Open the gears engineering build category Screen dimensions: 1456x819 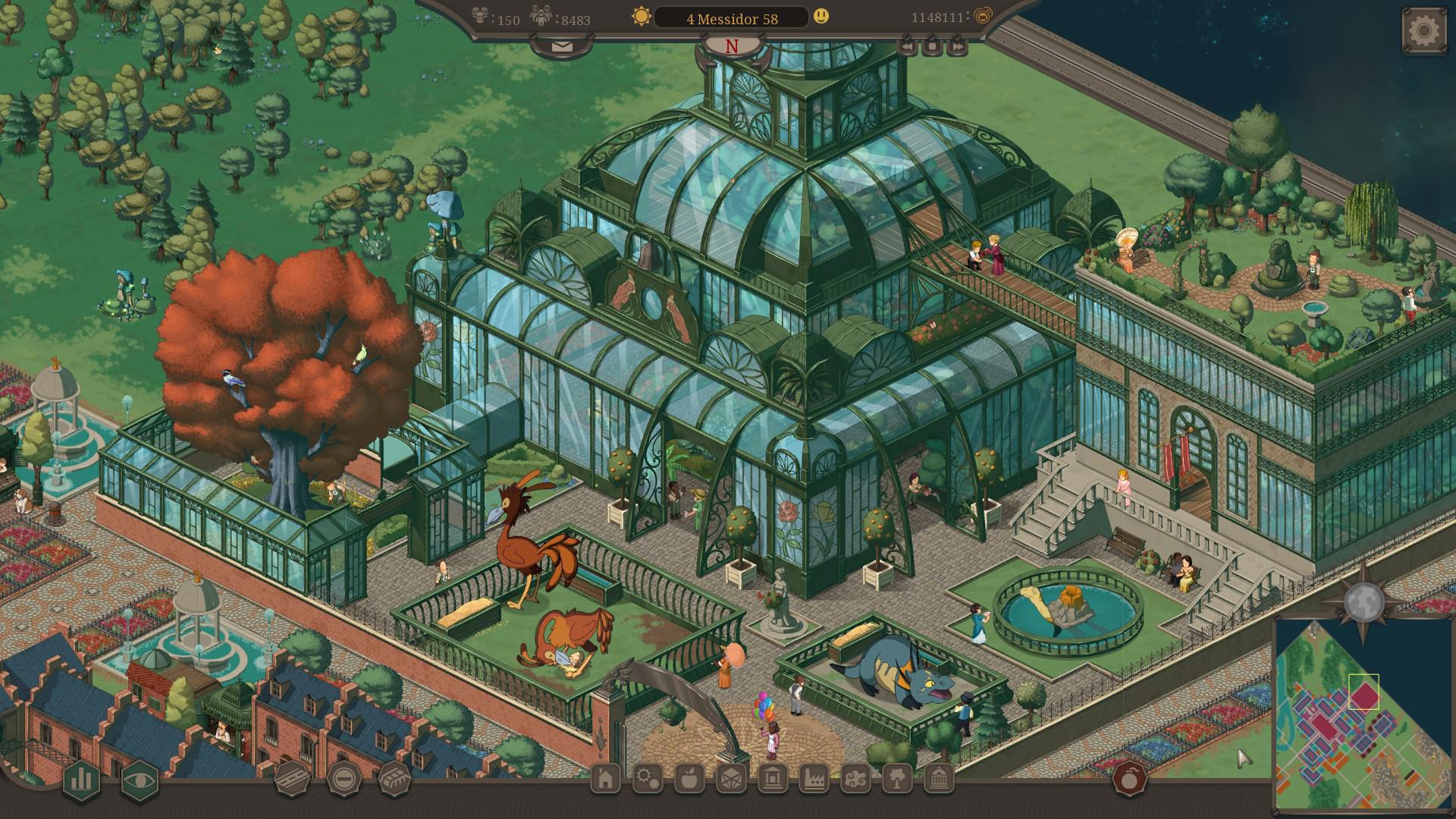click(x=648, y=778)
